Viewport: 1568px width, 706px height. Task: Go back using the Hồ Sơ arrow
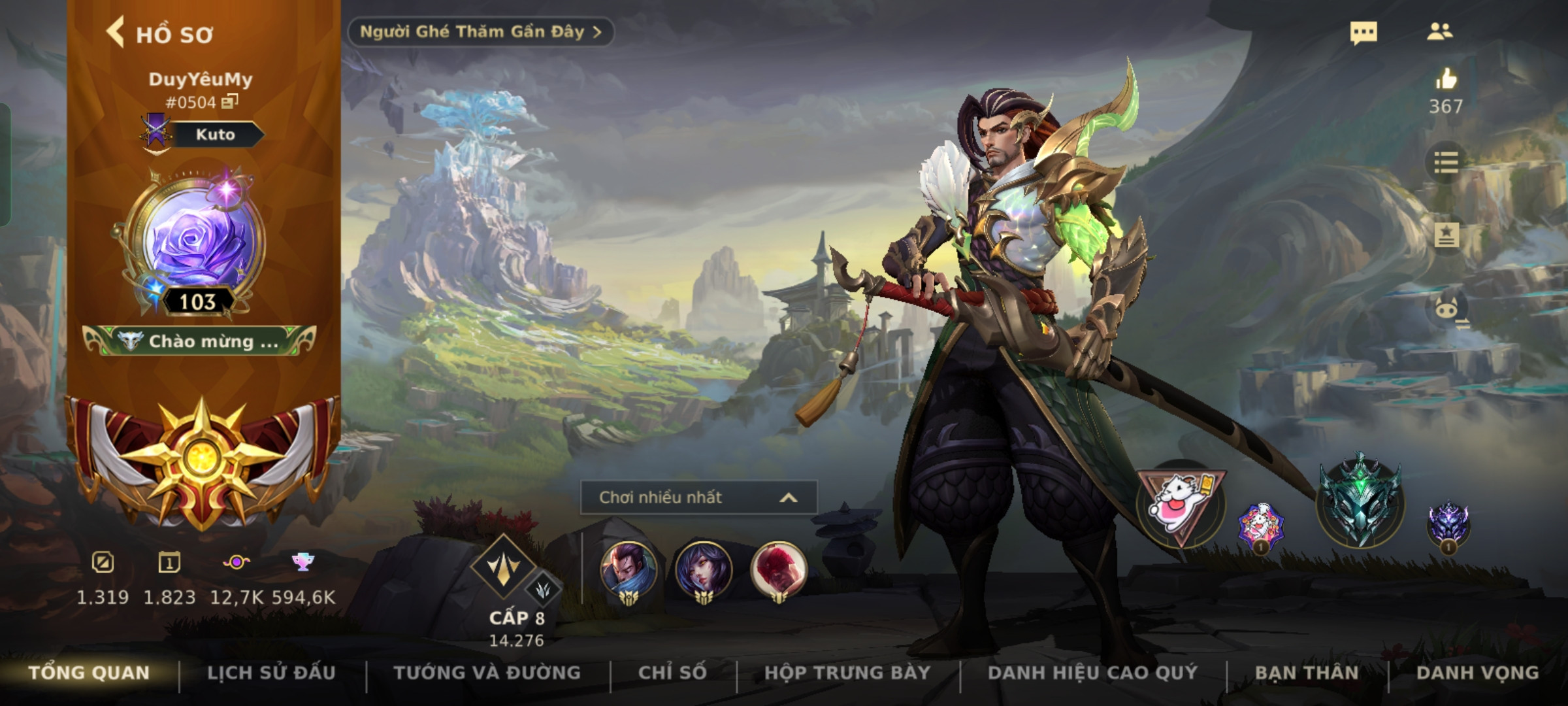point(116,33)
